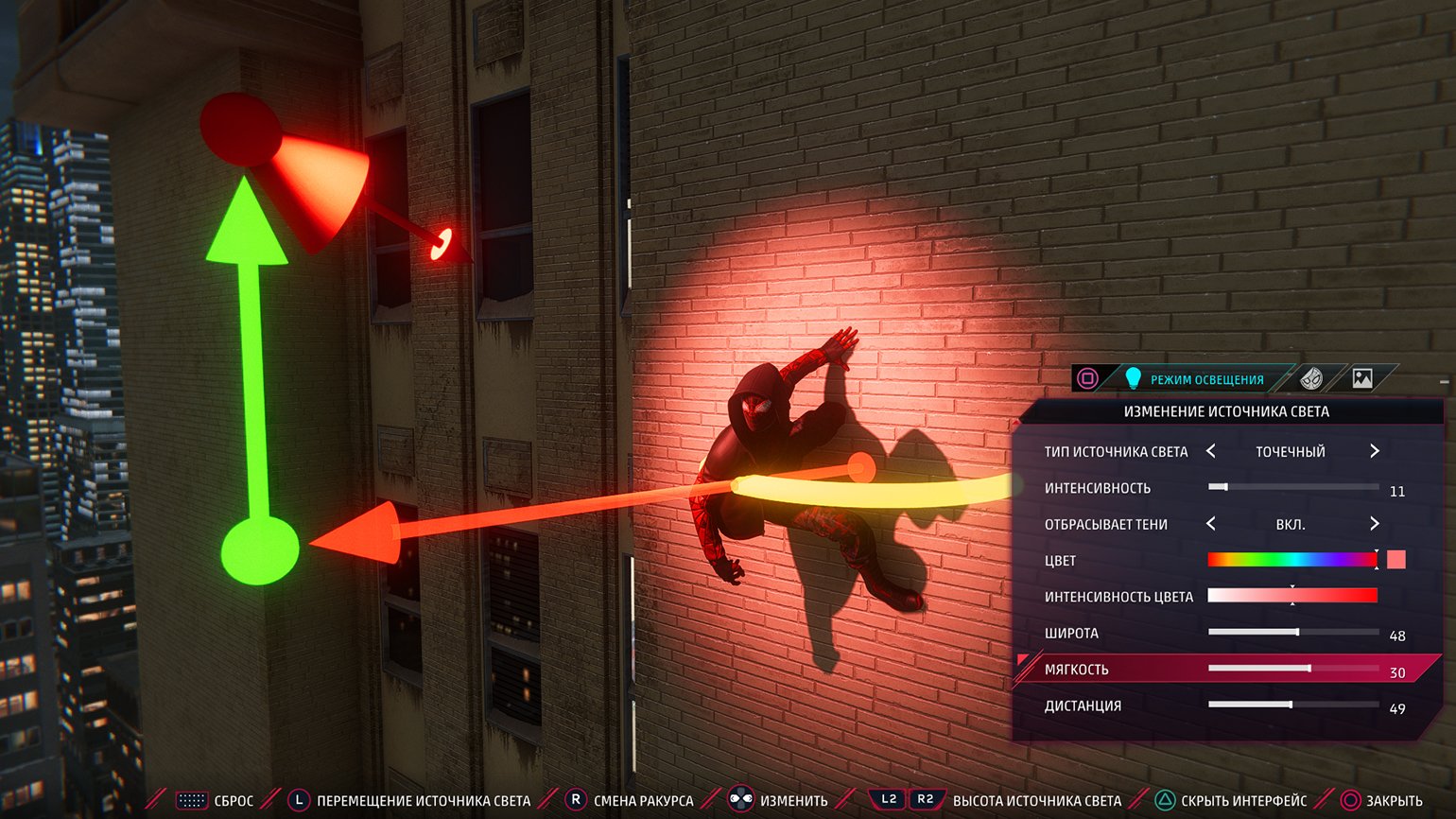Image resolution: width=1456 pixels, height=819 pixels.
Task: Click the light color preview swatch
Action: point(1396,560)
